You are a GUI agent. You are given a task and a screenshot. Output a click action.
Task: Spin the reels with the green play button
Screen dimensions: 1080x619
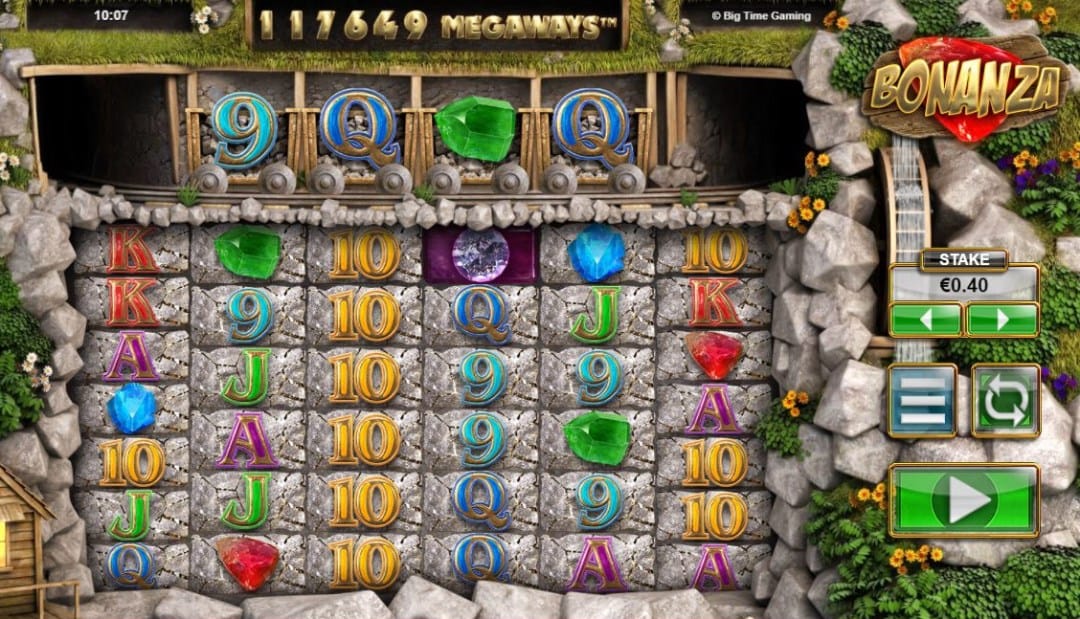click(x=964, y=500)
